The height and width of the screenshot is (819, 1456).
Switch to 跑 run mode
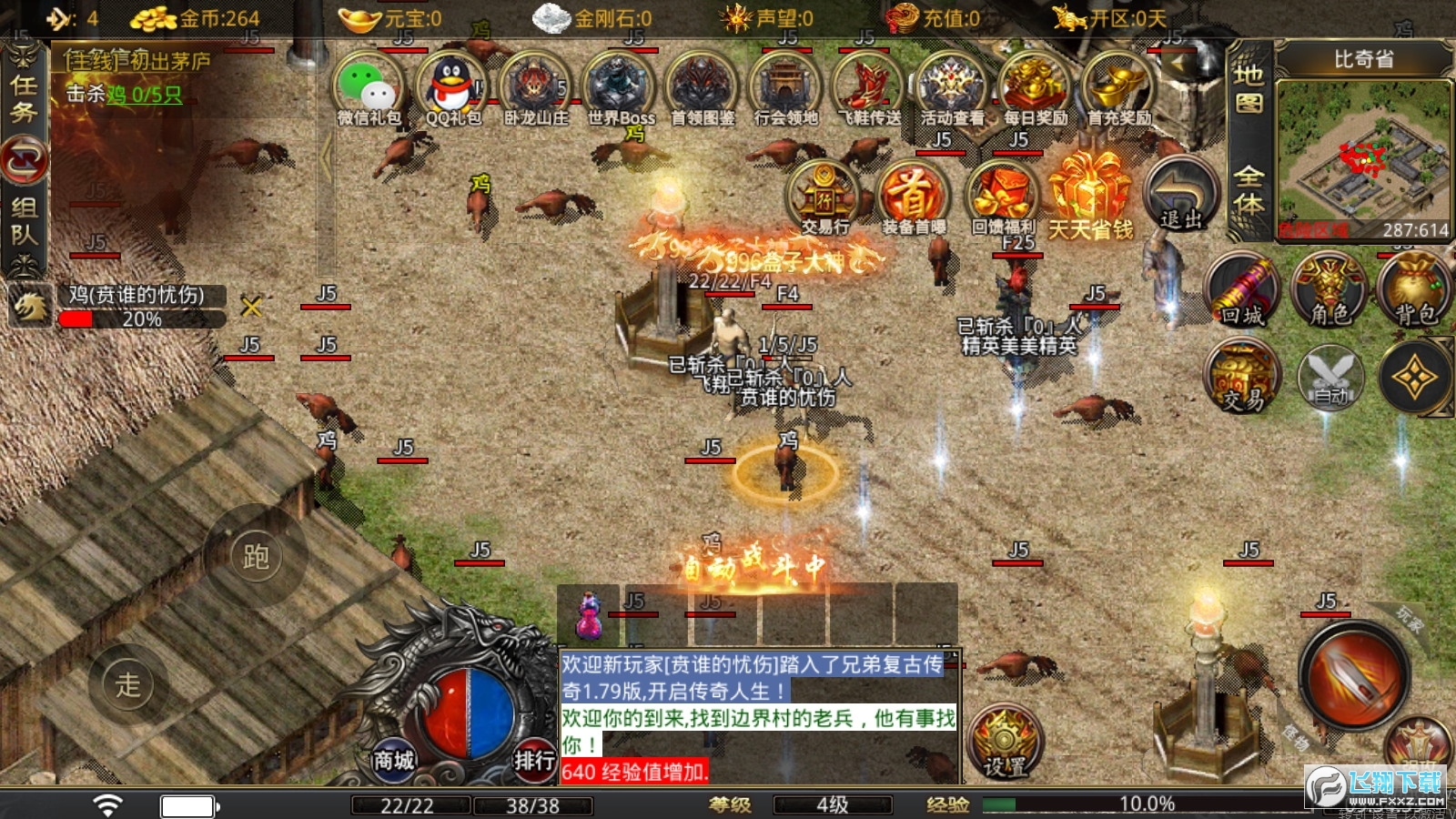256,556
